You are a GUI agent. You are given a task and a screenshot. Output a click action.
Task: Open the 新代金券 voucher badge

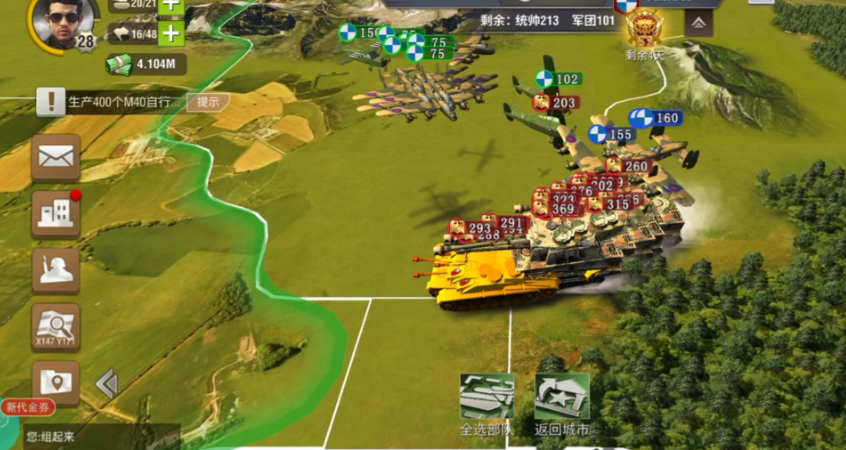(27, 407)
